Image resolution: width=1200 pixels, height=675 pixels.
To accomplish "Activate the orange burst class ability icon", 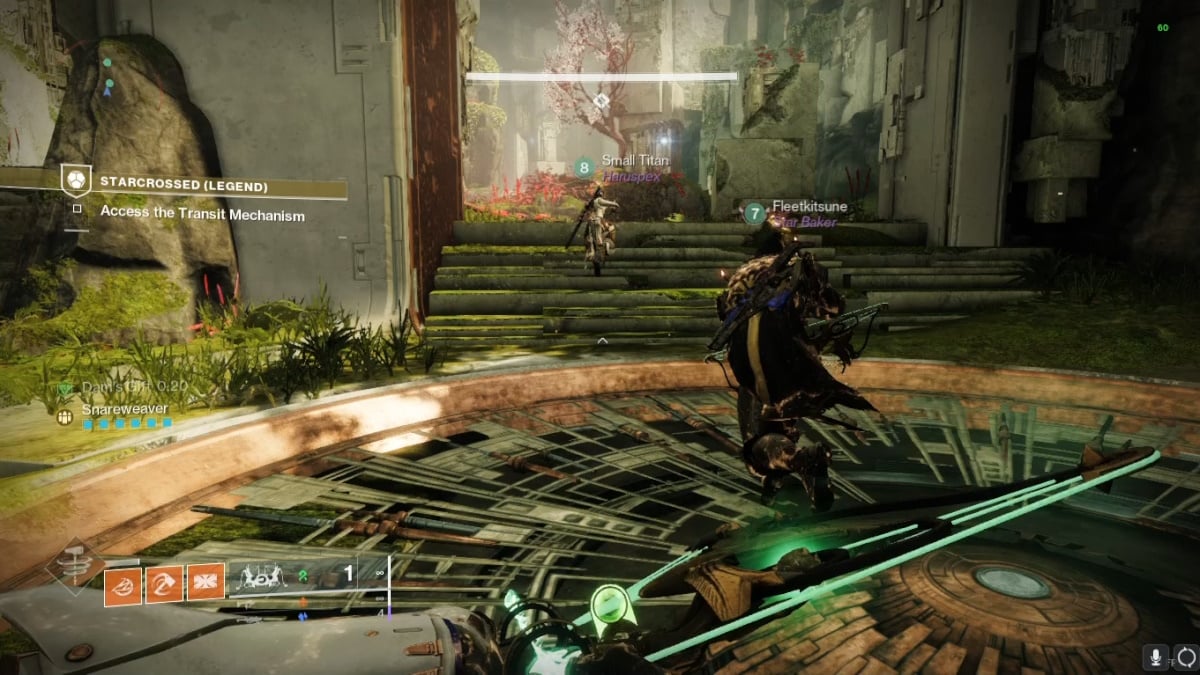I will [206, 582].
